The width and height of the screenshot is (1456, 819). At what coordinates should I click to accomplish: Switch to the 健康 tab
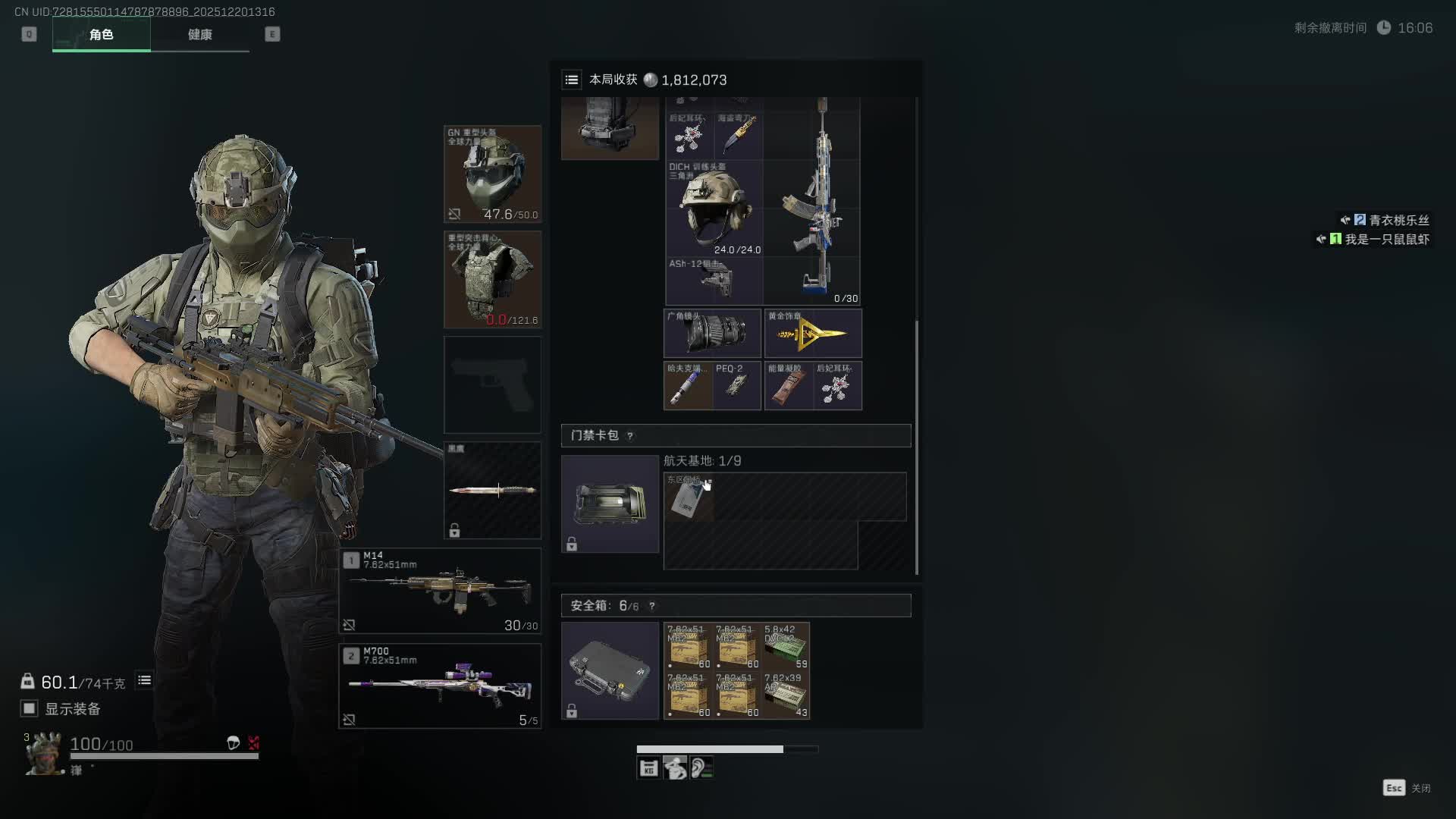pos(199,35)
